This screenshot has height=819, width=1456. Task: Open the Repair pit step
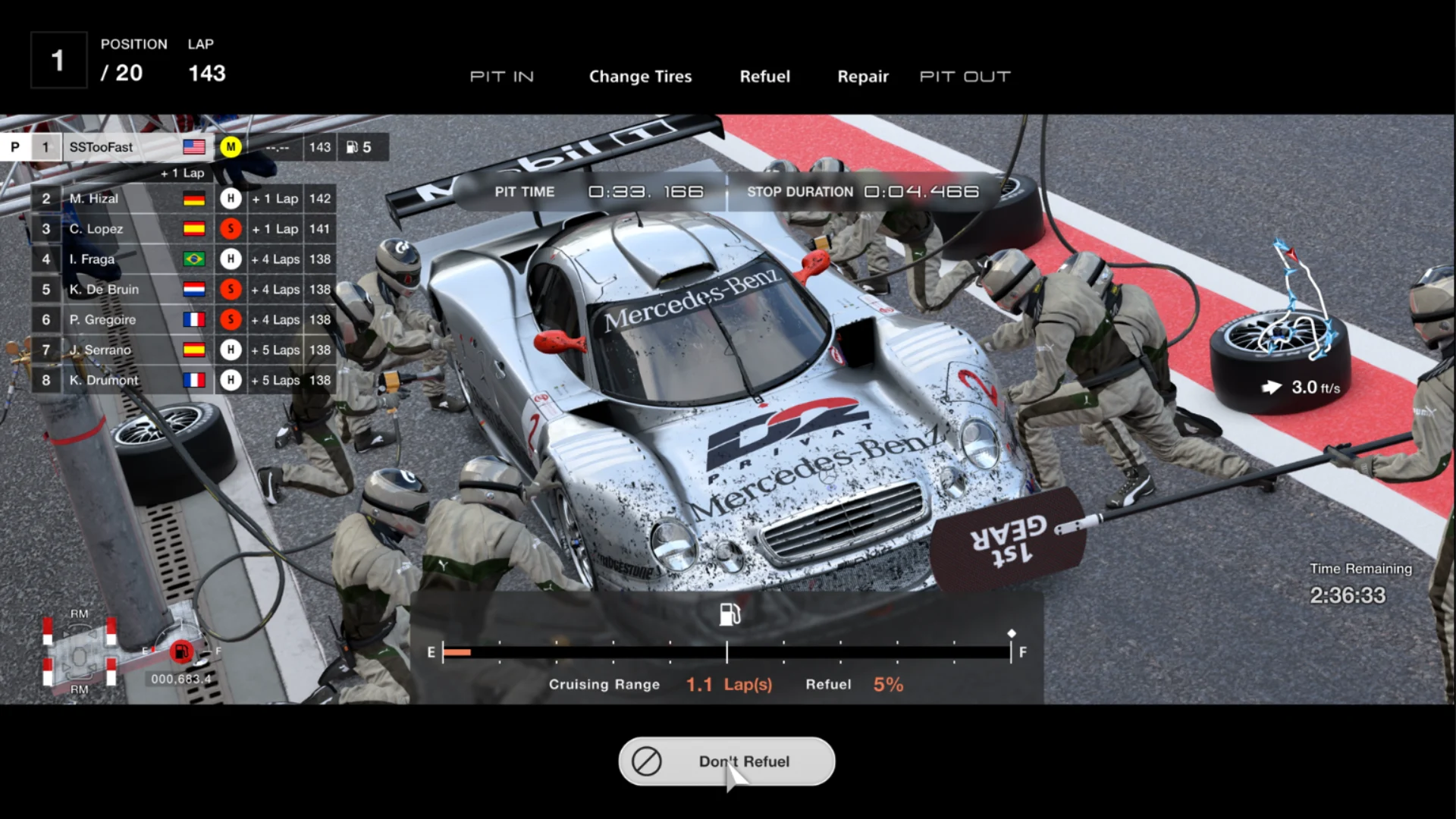862,77
